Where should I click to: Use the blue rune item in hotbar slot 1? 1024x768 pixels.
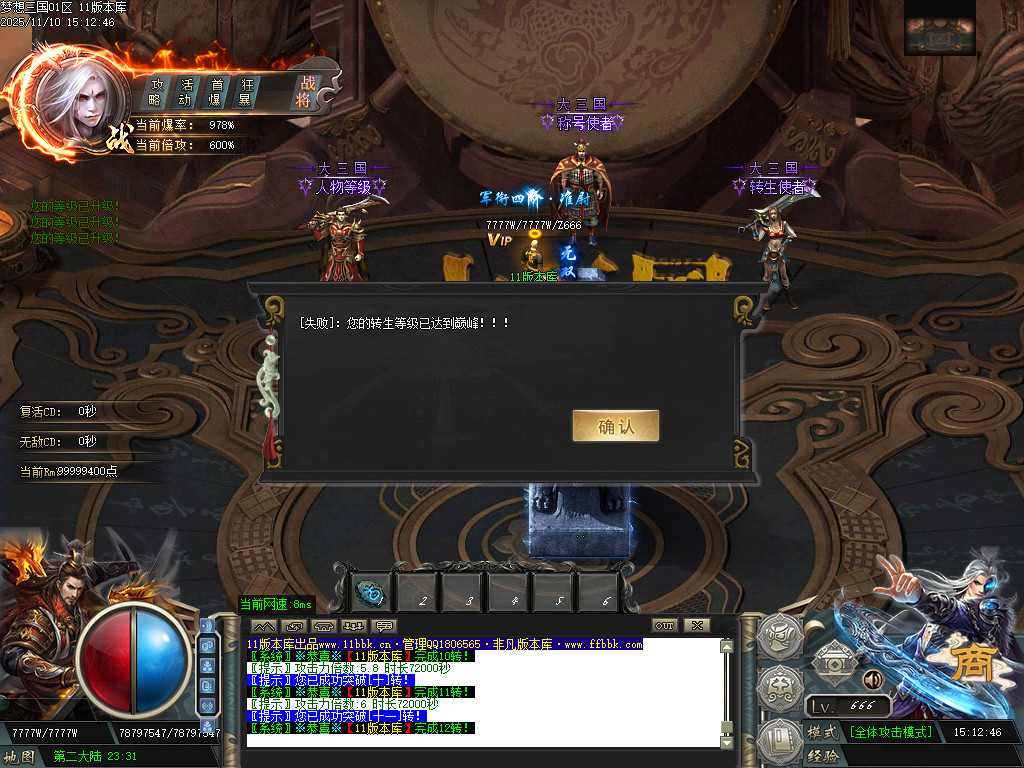pos(369,594)
